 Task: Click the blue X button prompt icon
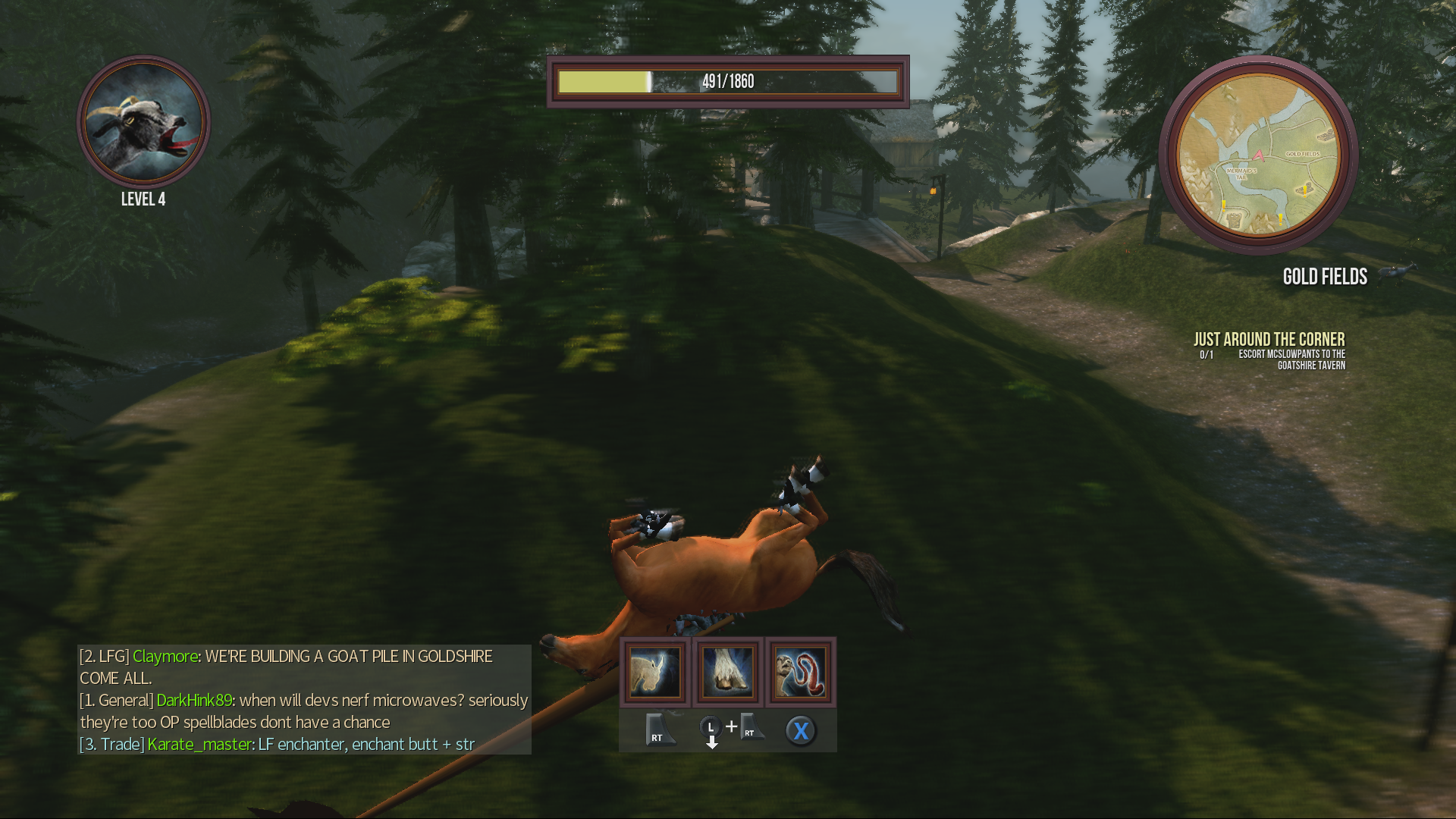802,730
